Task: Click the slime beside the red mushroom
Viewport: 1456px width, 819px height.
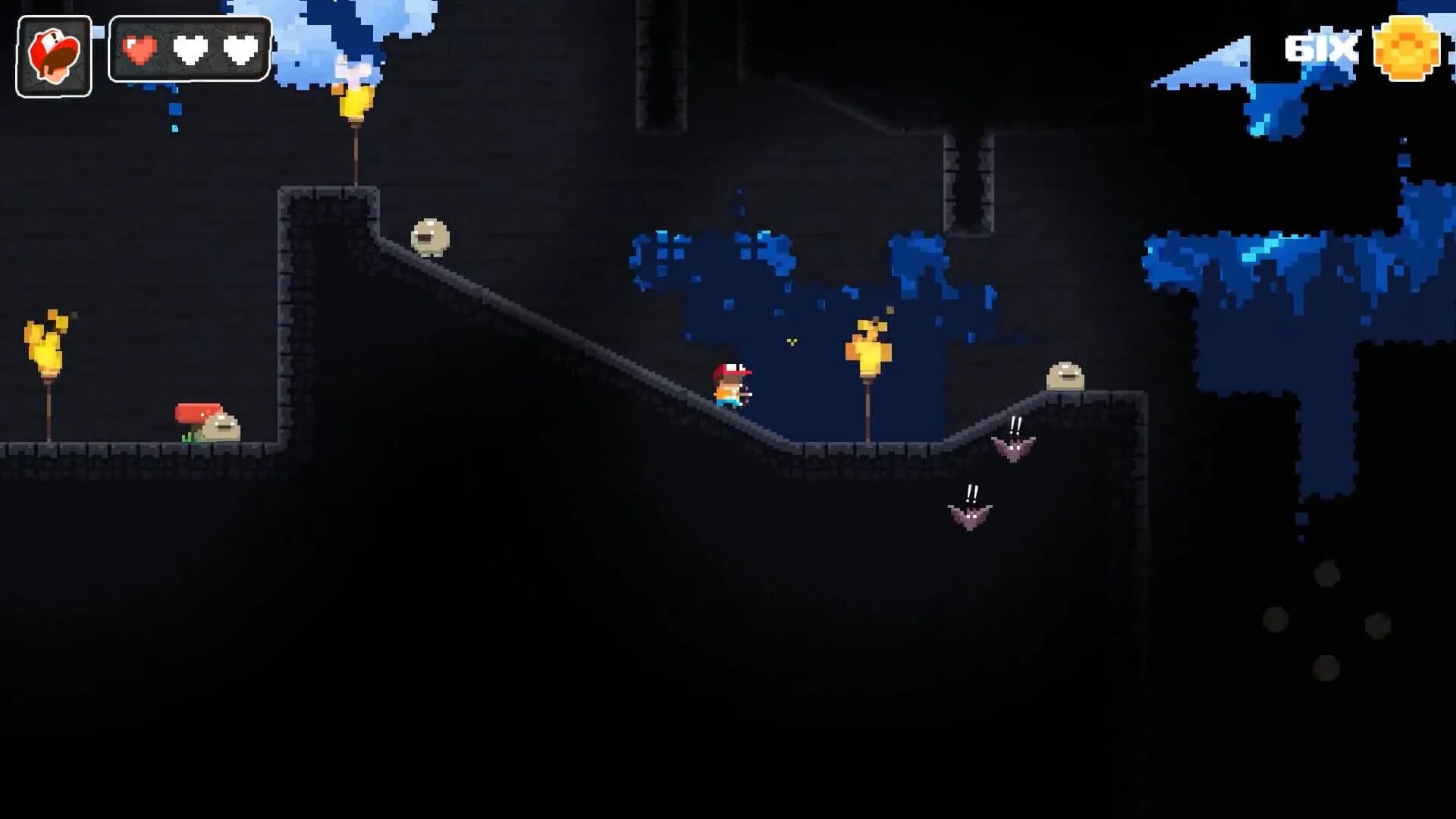Action: [x=222, y=428]
